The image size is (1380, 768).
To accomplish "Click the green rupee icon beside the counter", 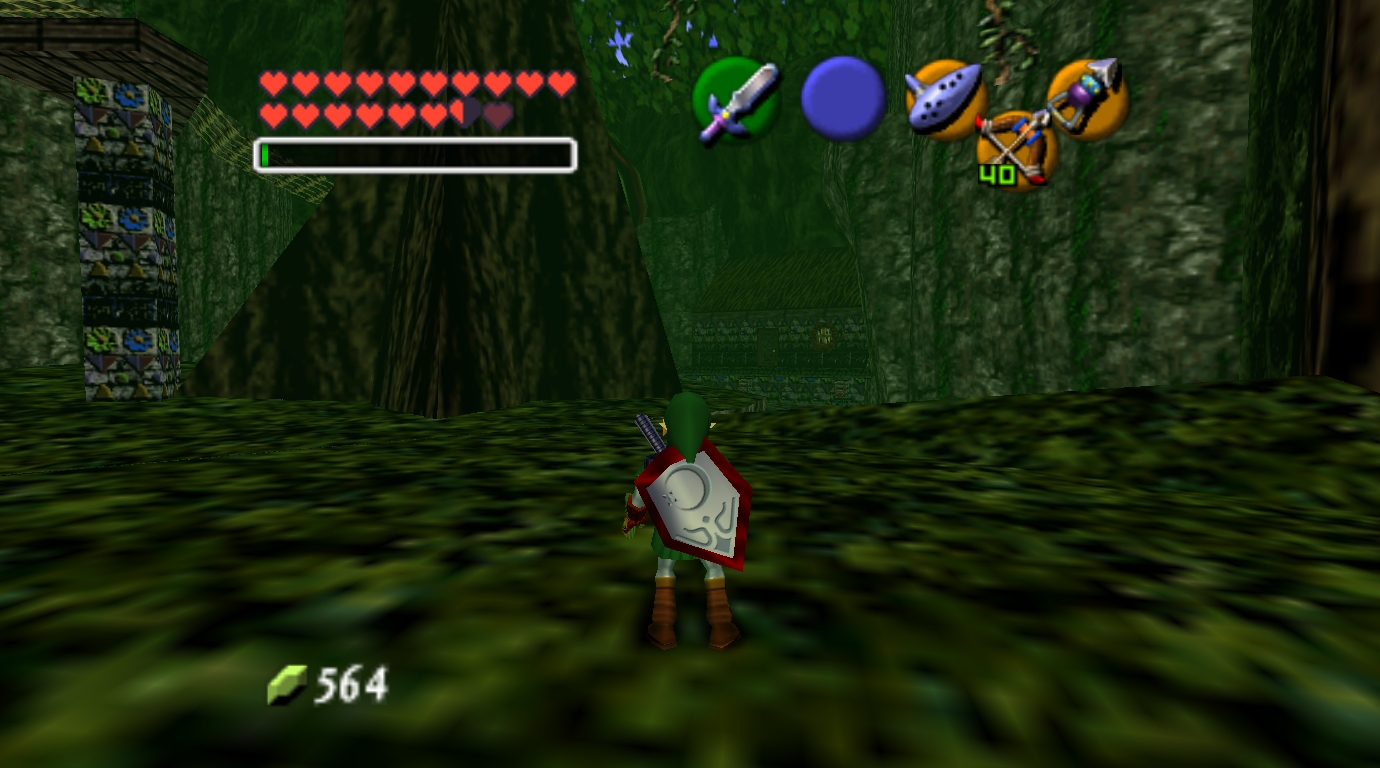I will click(x=288, y=685).
